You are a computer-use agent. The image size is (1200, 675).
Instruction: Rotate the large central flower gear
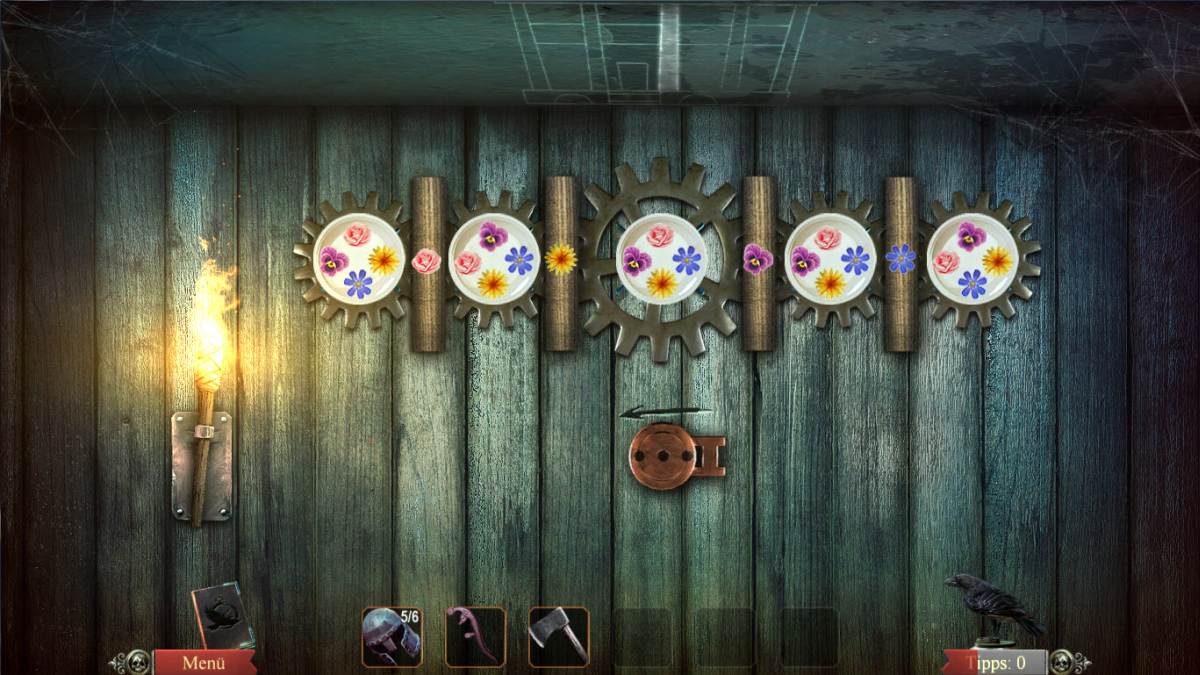coord(660,260)
